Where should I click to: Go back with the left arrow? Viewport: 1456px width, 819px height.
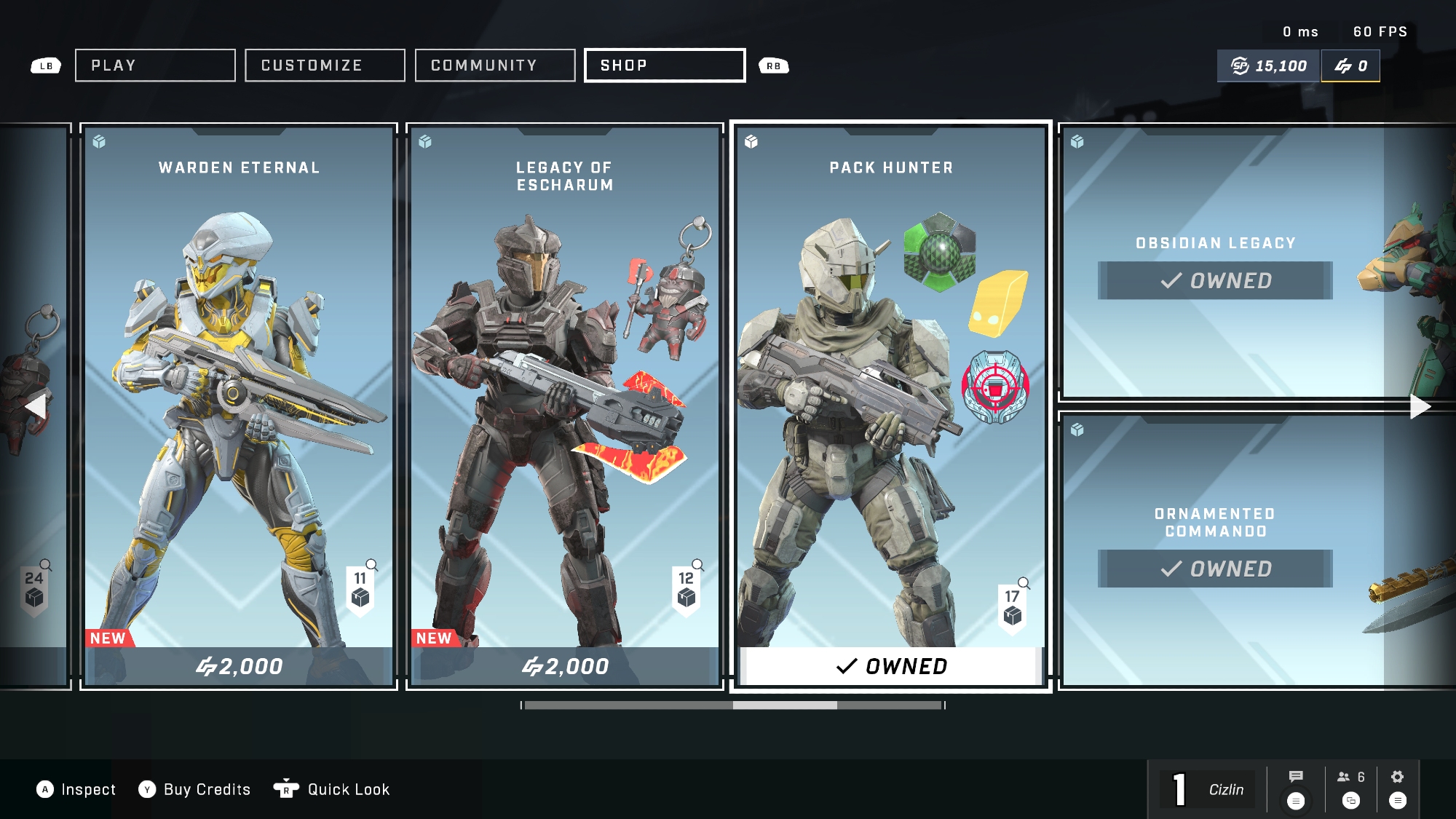pyautogui.click(x=35, y=406)
